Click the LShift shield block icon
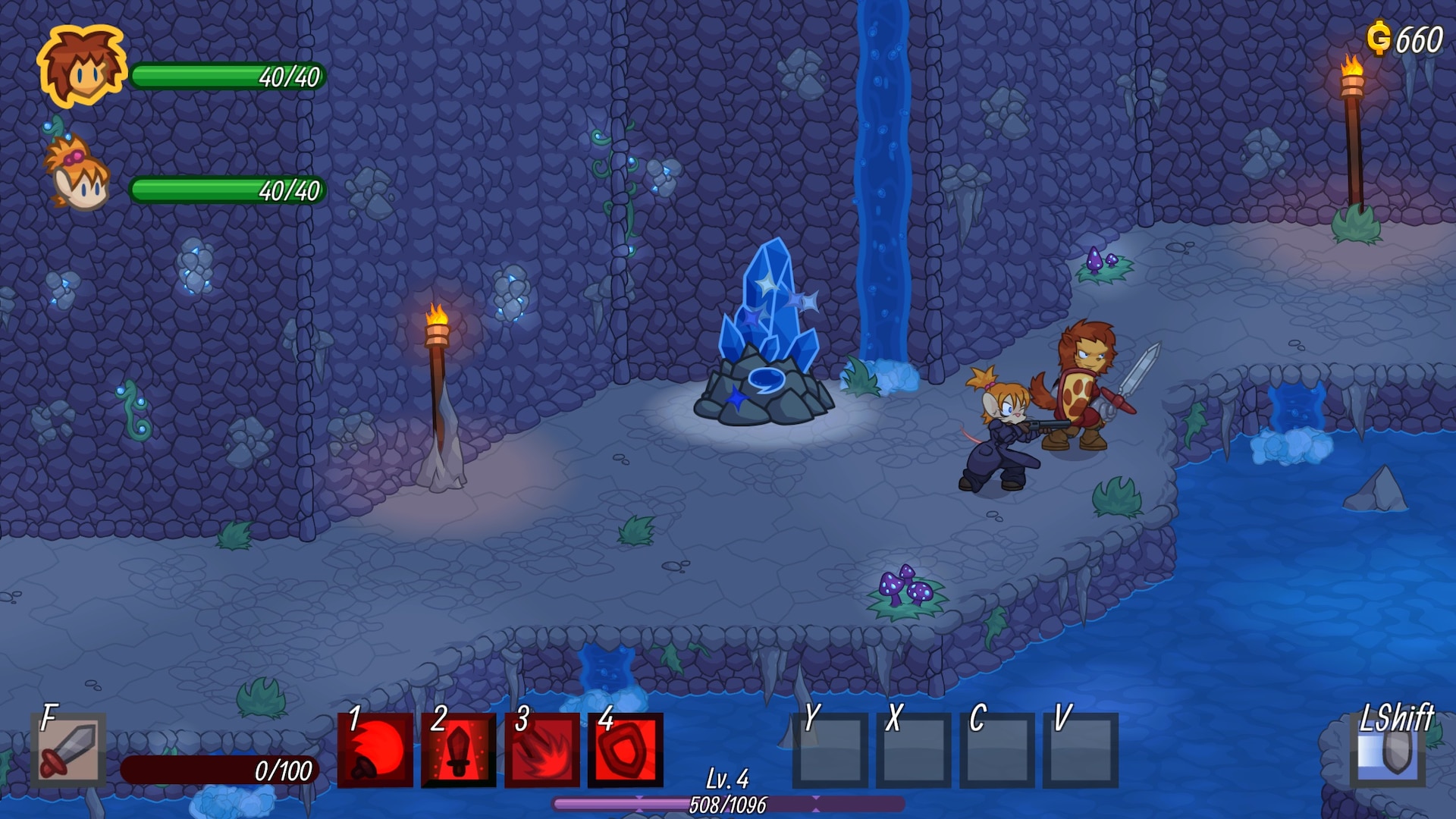Viewport: 1456px width, 819px height. coord(1387,752)
